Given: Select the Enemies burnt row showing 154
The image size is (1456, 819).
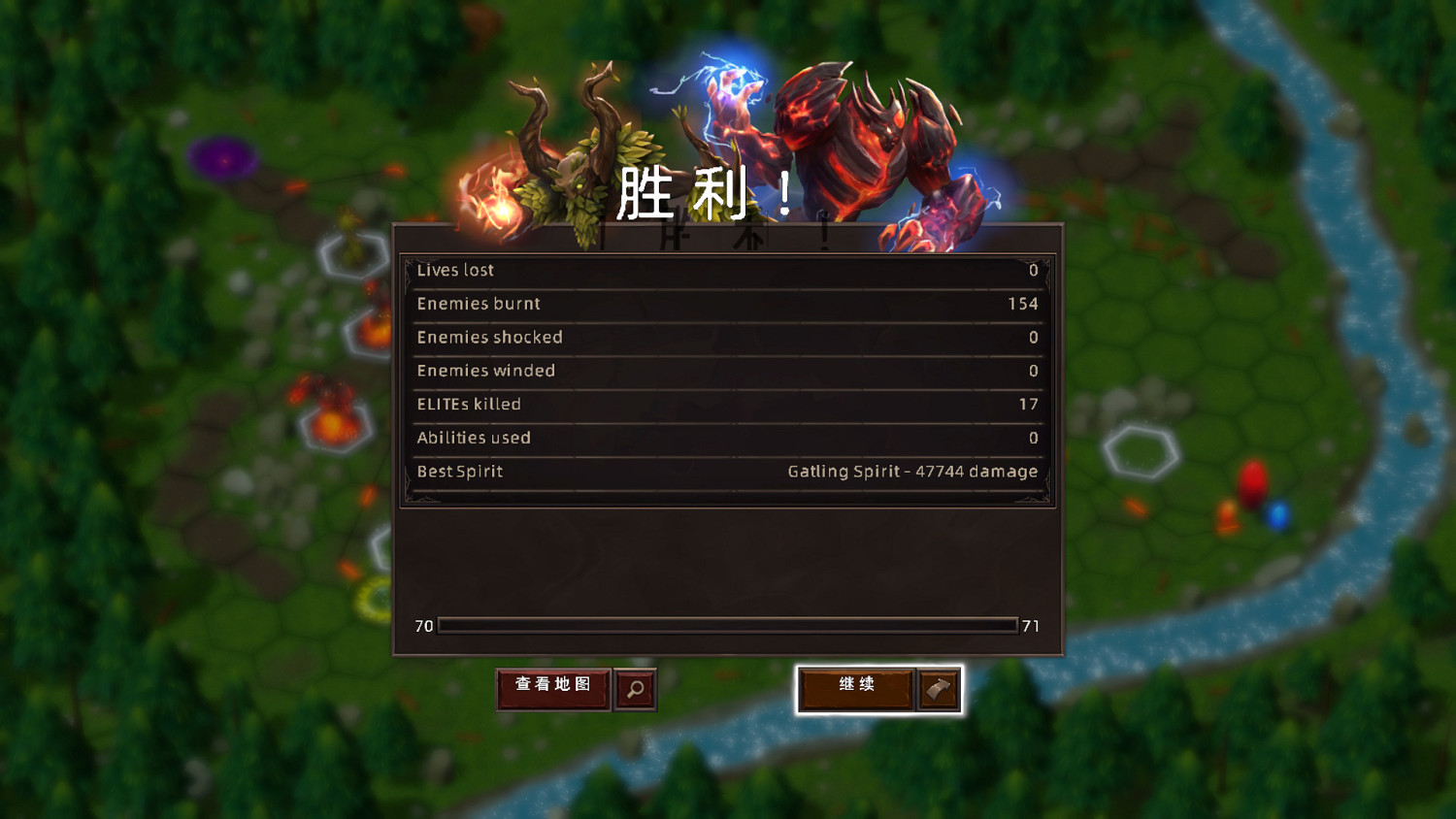Looking at the screenshot, I should (x=726, y=304).
